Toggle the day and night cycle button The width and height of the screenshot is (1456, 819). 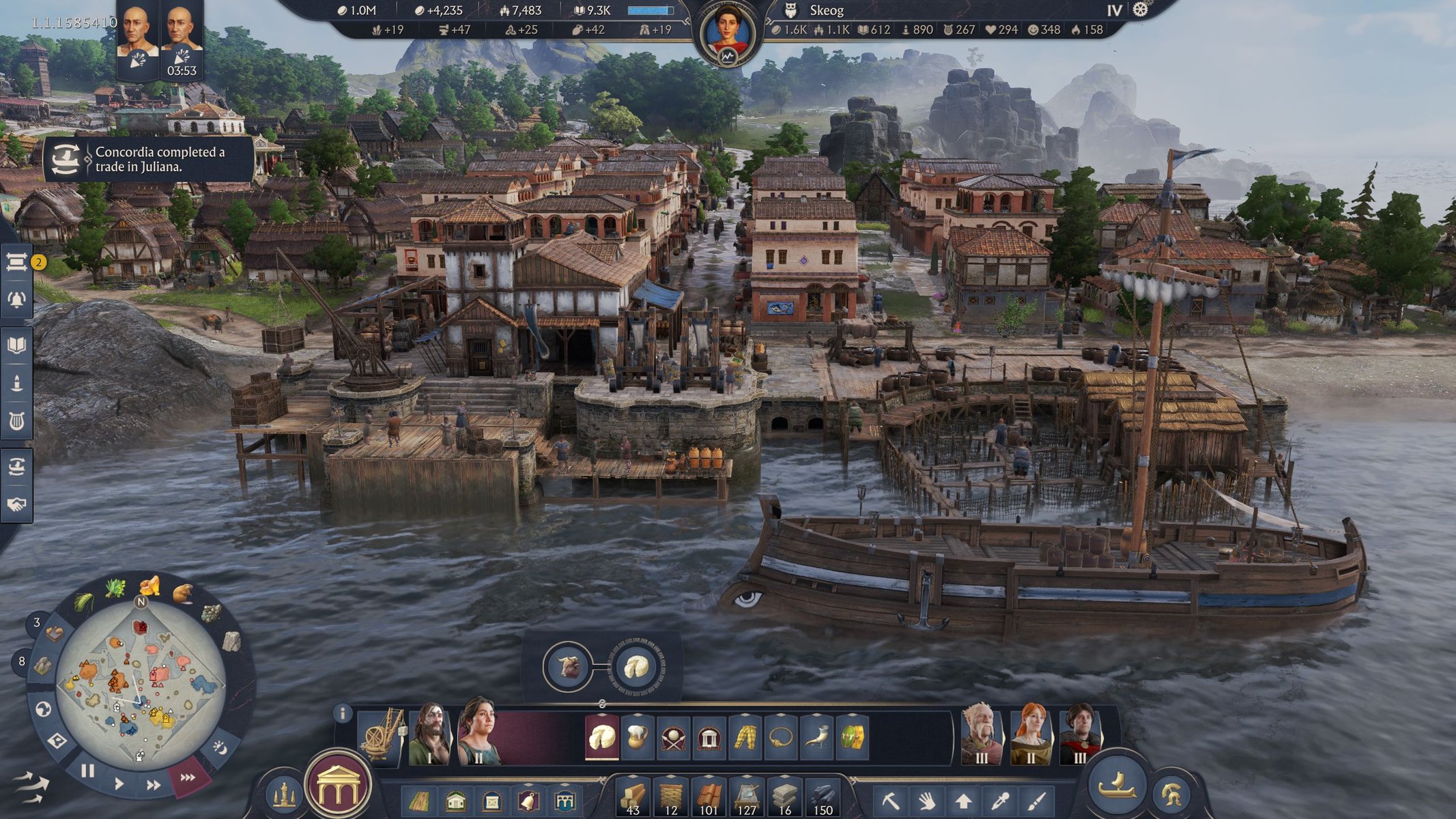(220, 749)
